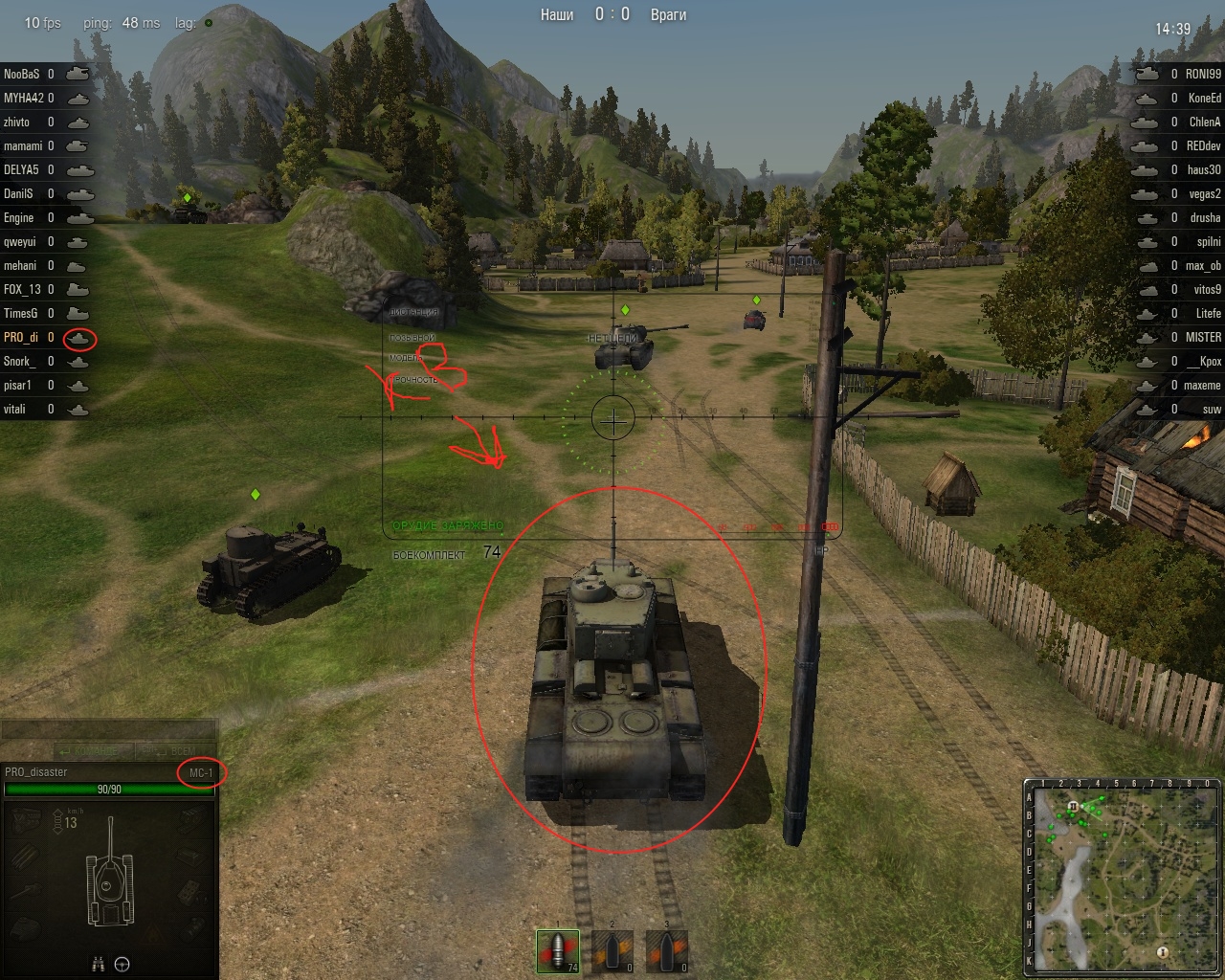This screenshot has width=1225, height=980.
Task: Open all-chat via the ВСЕМ button
Action: coord(178,750)
